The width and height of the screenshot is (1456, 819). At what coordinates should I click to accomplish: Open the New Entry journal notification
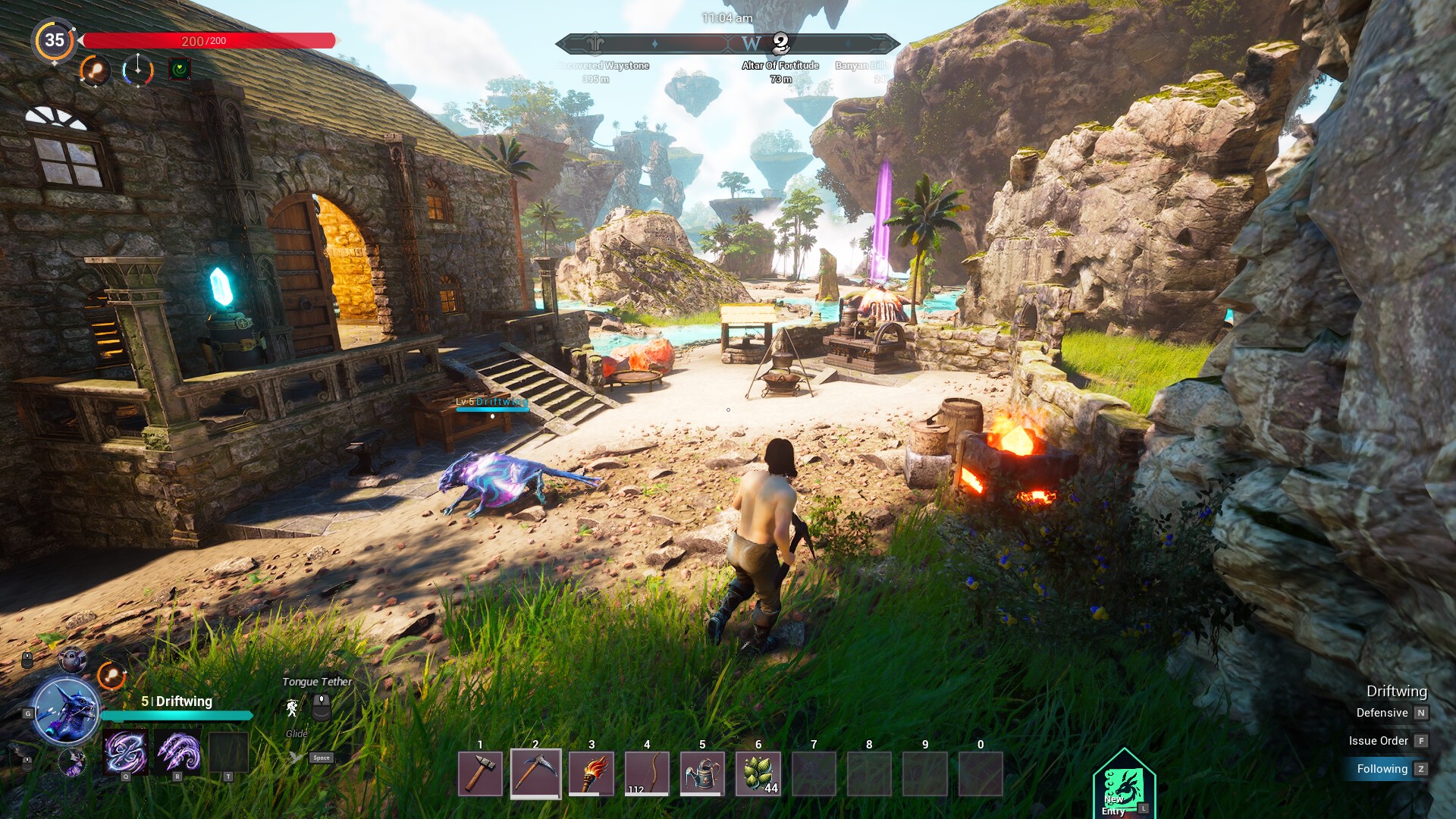click(x=1123, y=786)
